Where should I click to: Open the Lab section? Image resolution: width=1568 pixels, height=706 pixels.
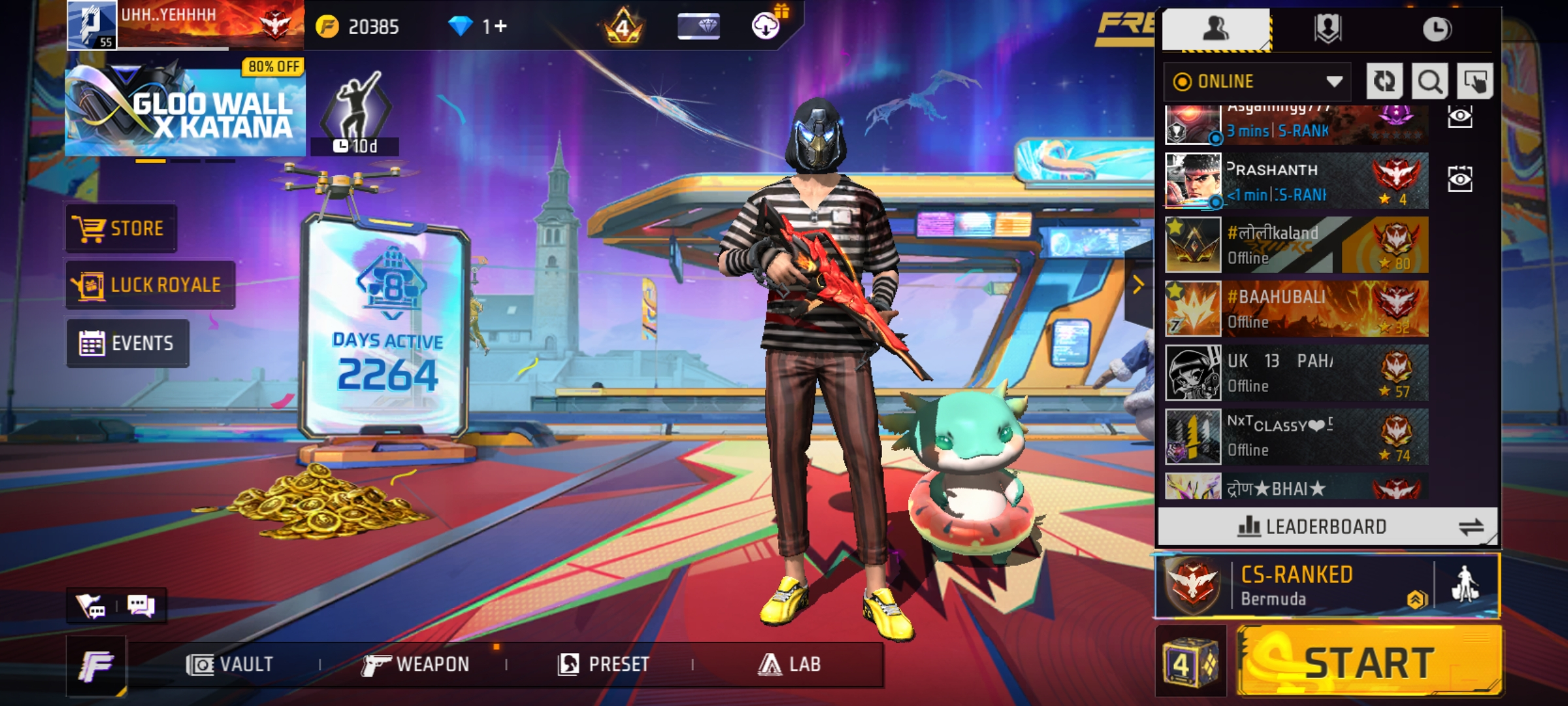pyautogui.click(x=789, y=665)
